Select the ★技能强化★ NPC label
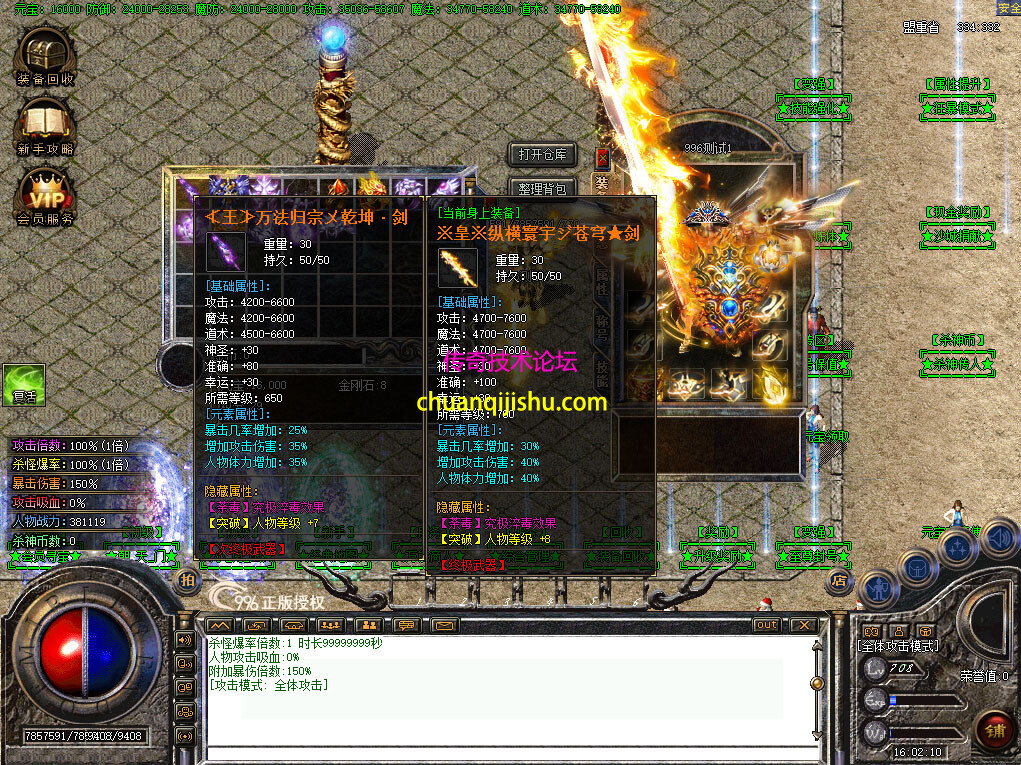Viewport: 1021px width, 765px height. pos(813,108)
